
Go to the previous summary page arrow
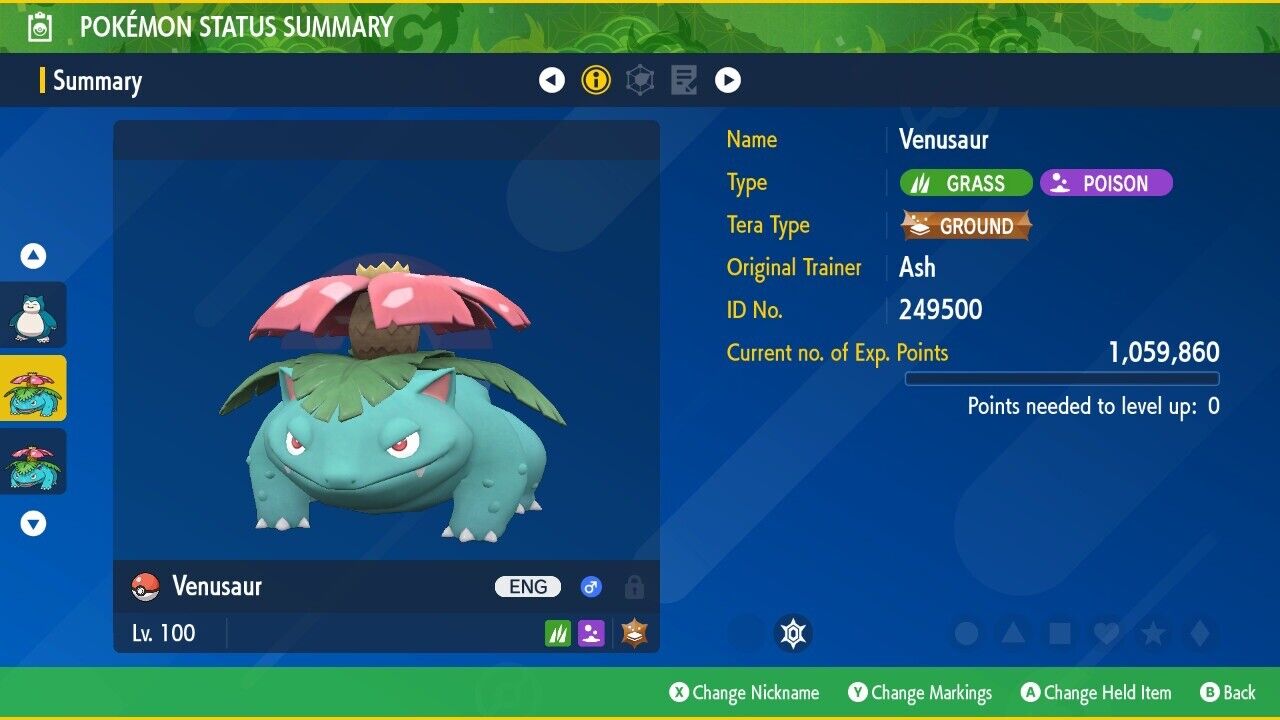[x=552, y=80]
